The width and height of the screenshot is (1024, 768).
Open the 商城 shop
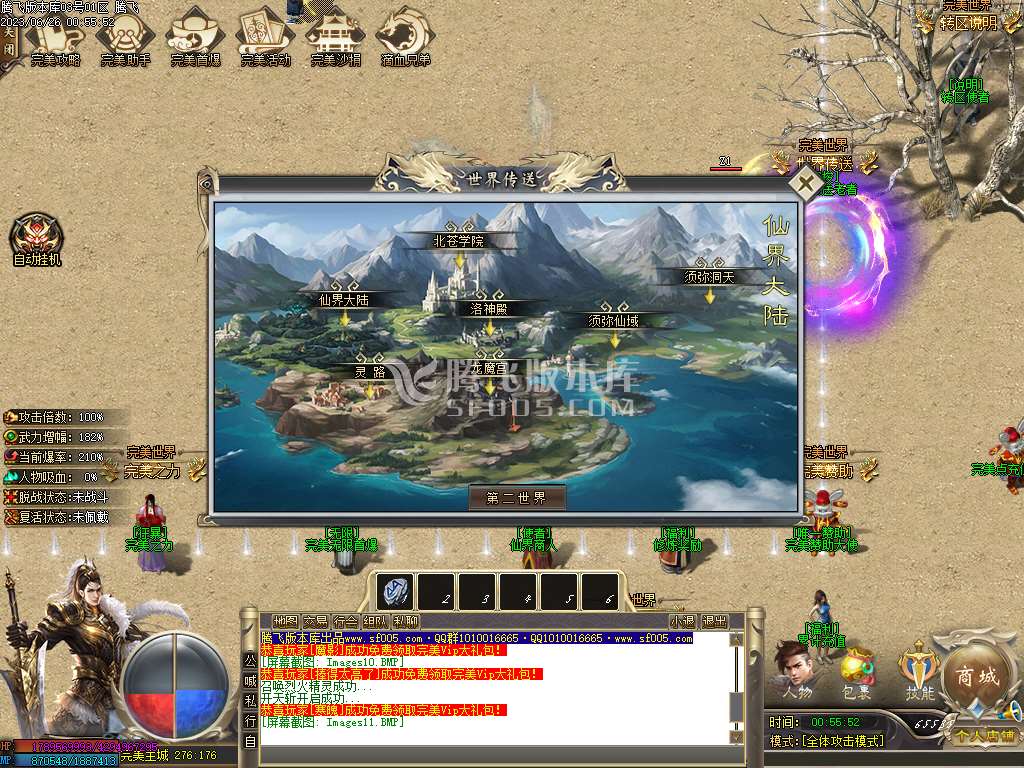pos(977,675)
